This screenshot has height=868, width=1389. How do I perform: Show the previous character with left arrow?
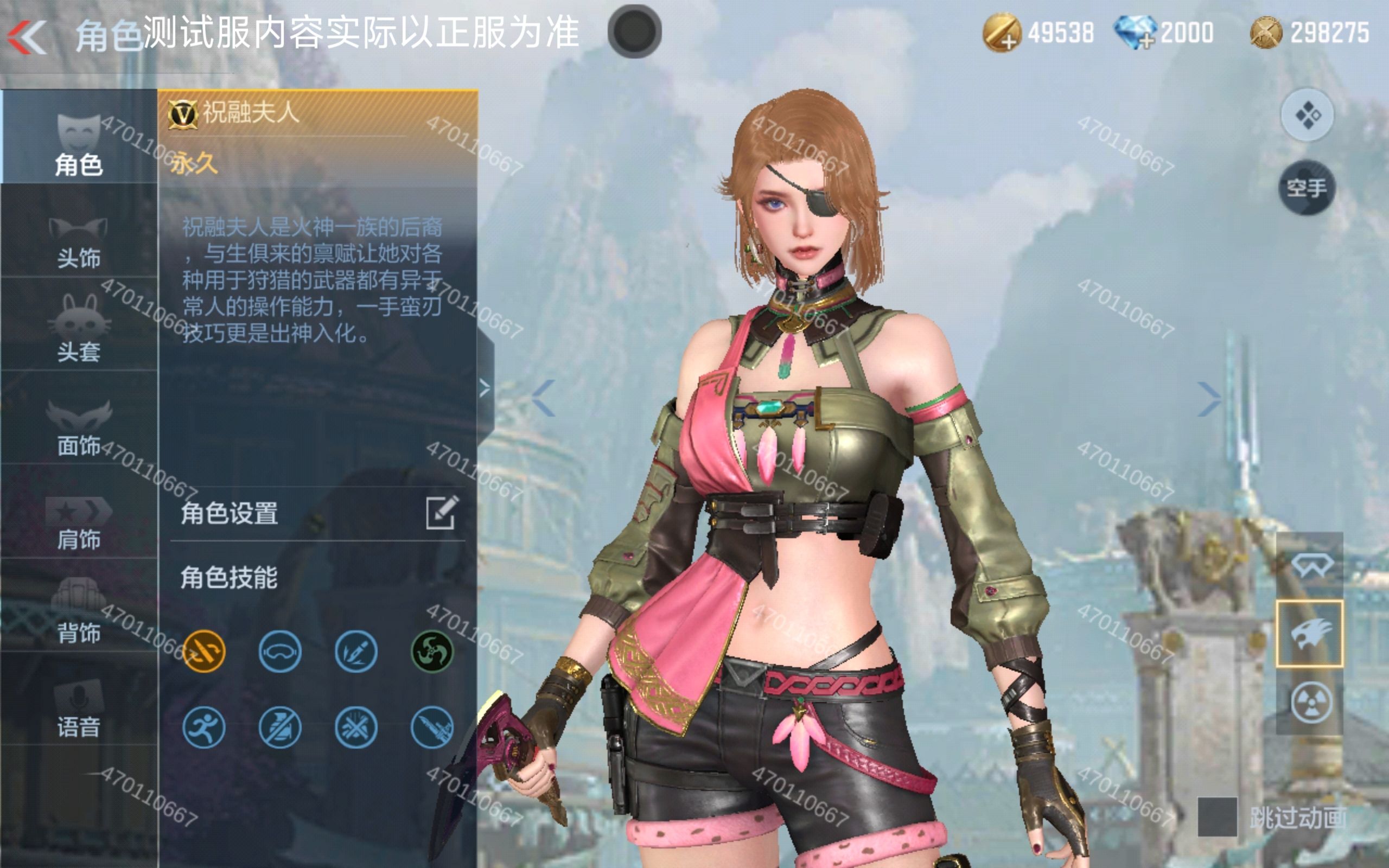(x=543, y=397)
